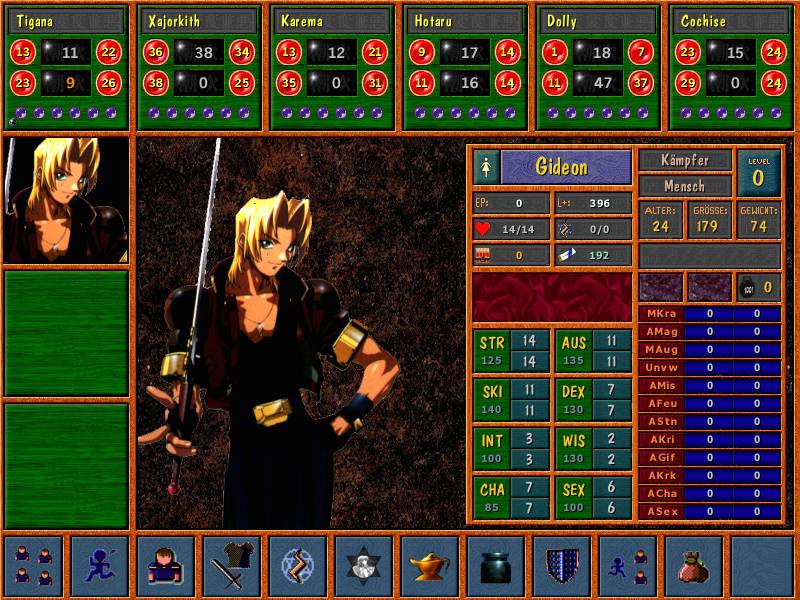Image resolution: width=800 pixels, height=600 pixels.
Task: Open the four-person party icon
Action: coord(33,565)
